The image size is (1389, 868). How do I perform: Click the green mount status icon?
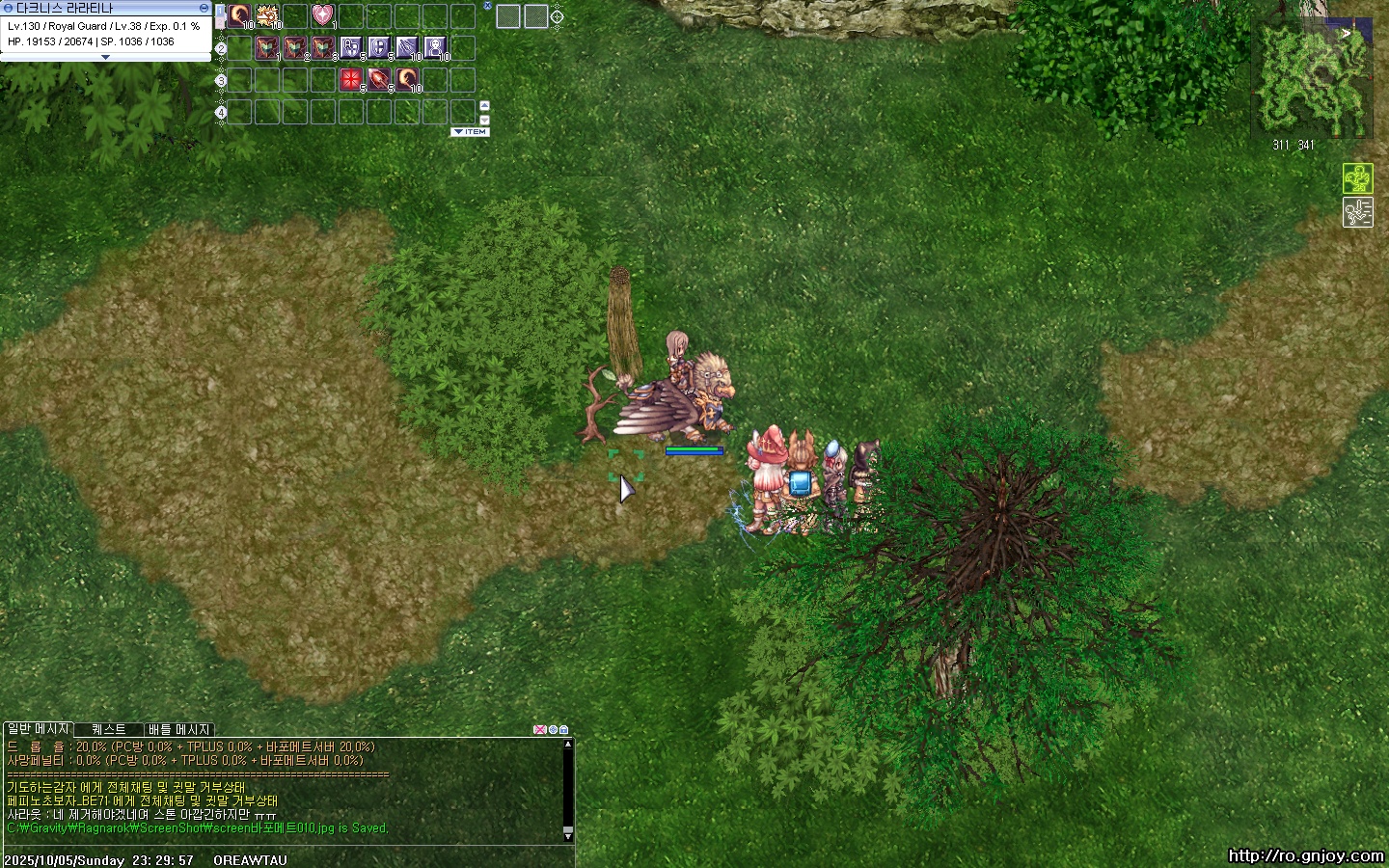1357,178
